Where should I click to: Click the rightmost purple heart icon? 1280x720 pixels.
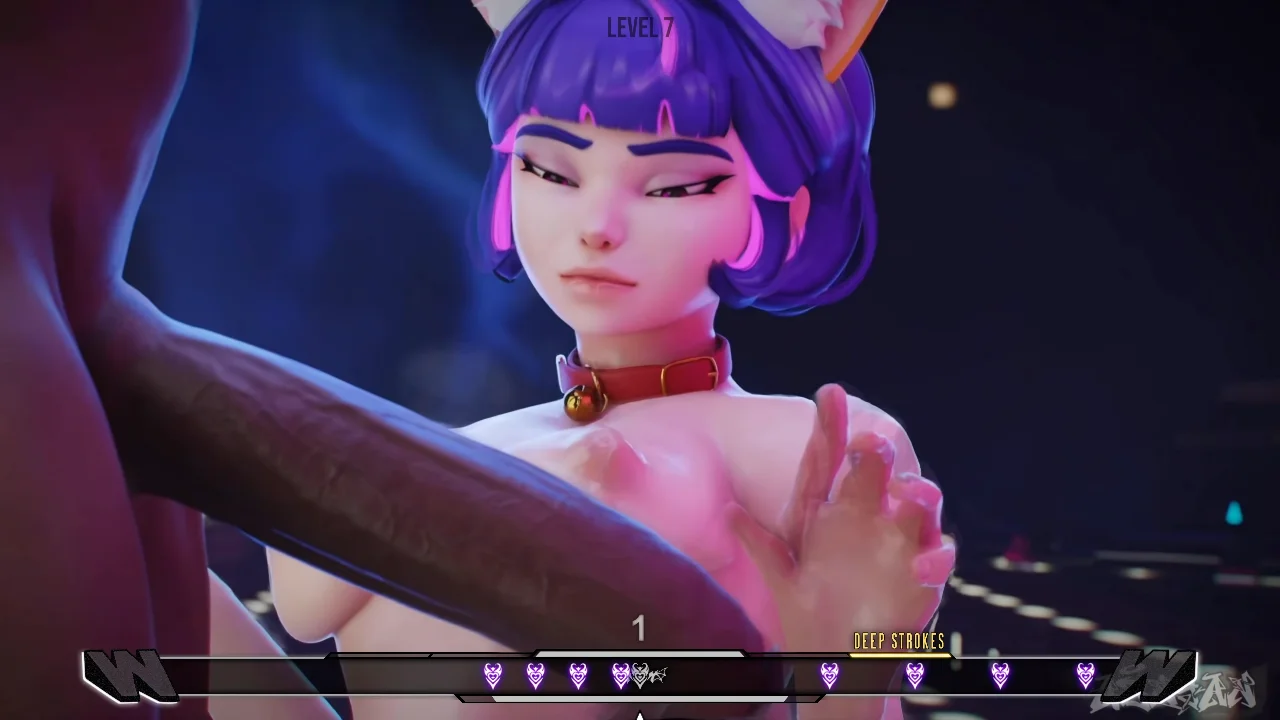tap(1087, 675)
